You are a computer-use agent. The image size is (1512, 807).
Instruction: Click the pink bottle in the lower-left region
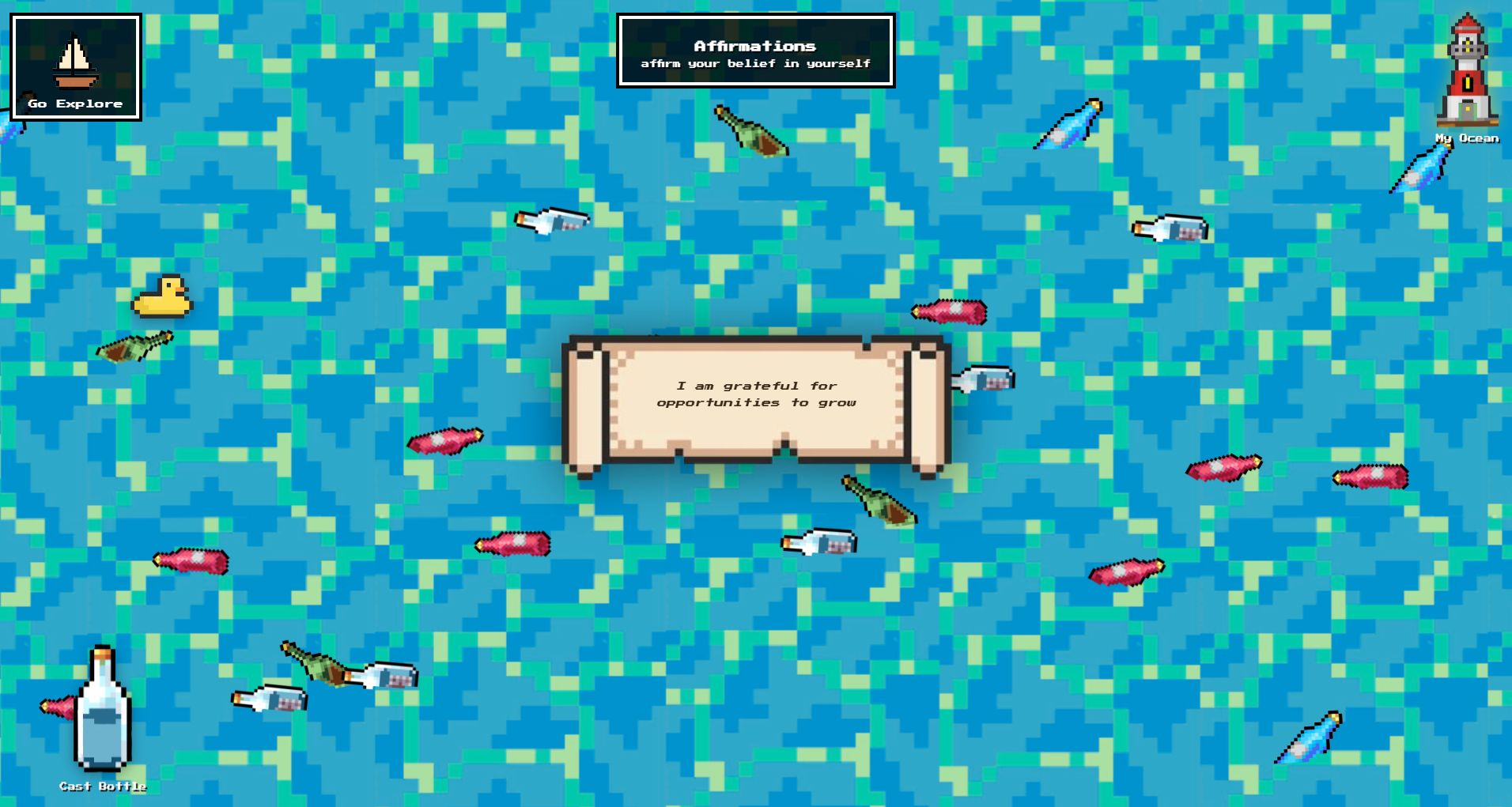coord(190,561)
